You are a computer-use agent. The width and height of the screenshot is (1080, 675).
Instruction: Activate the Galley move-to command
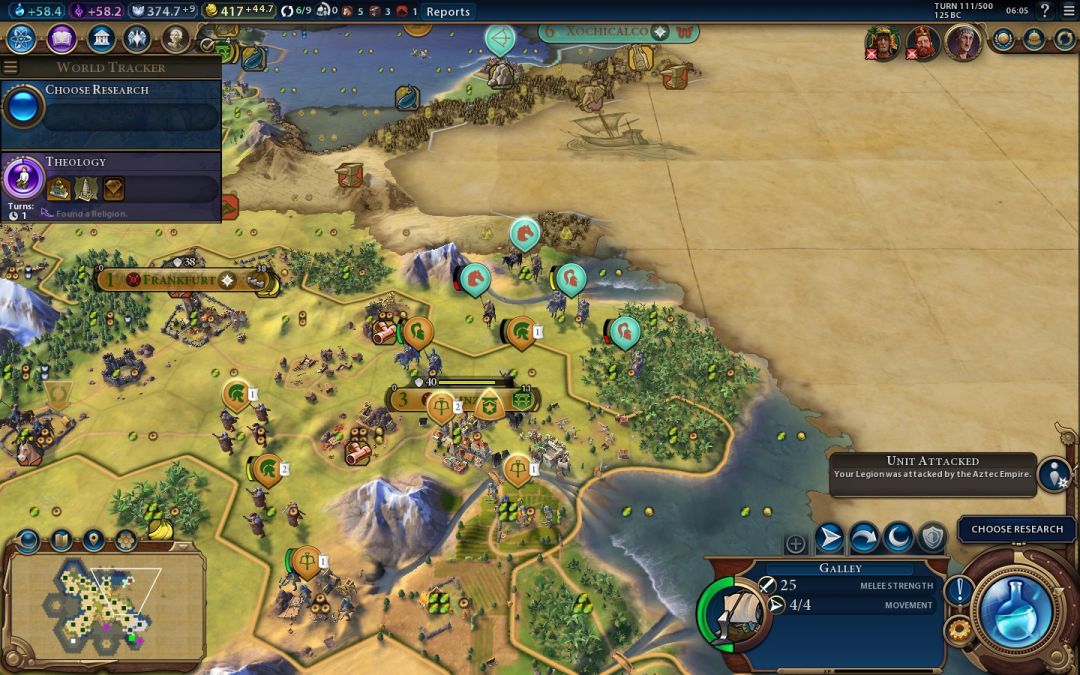829,538
